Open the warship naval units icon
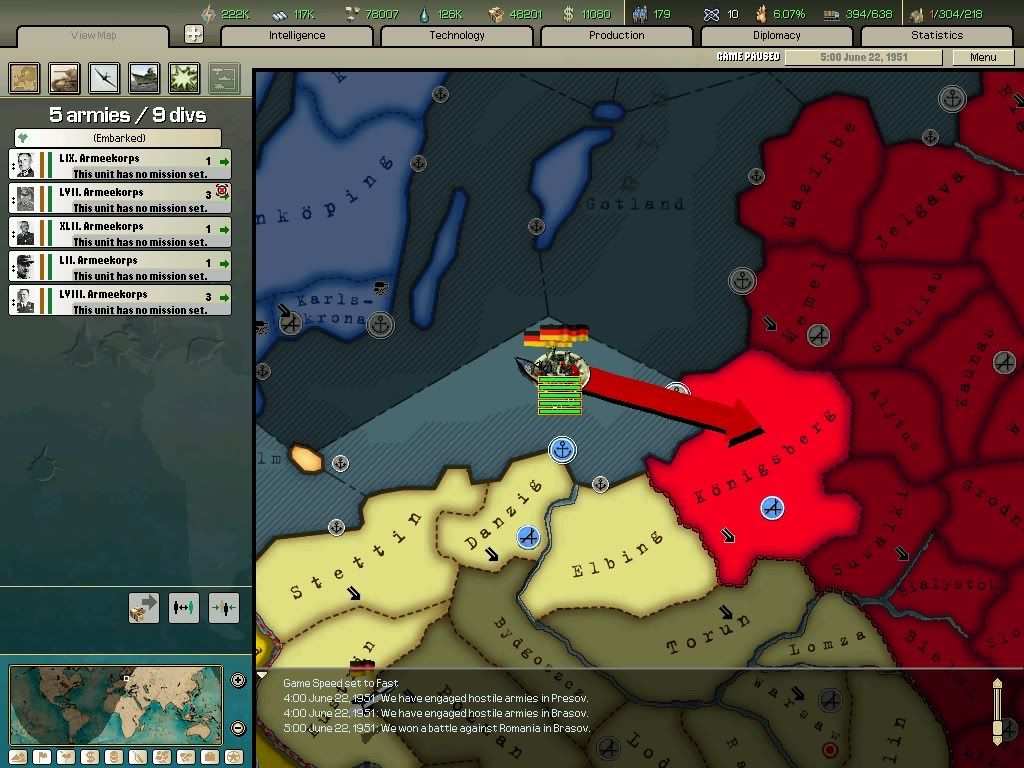The image size is (1024, 768). [144, 77]
